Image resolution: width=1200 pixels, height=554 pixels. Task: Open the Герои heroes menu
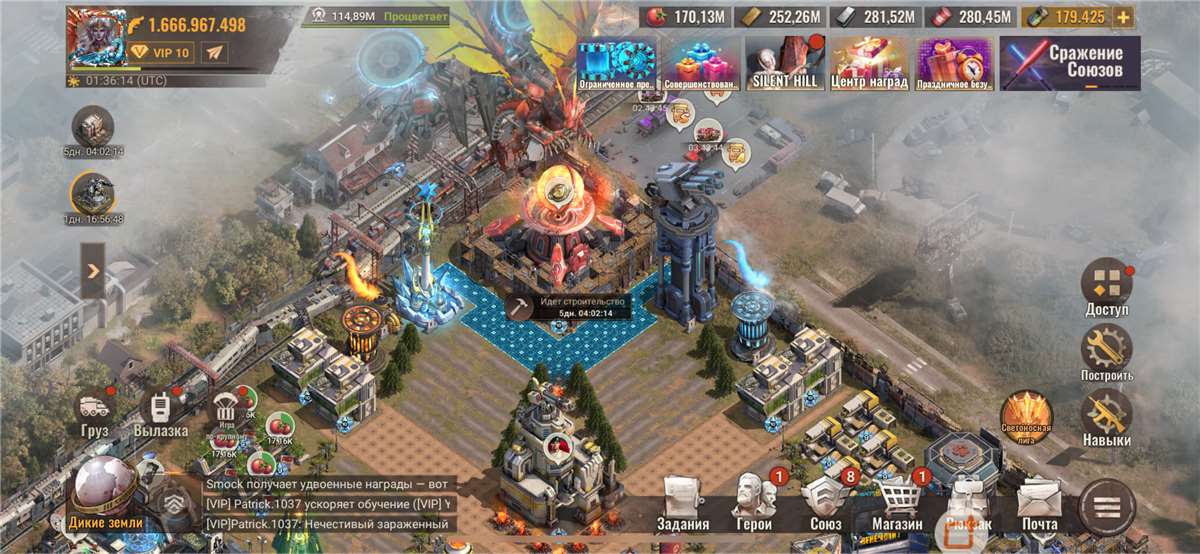point(755,503)
